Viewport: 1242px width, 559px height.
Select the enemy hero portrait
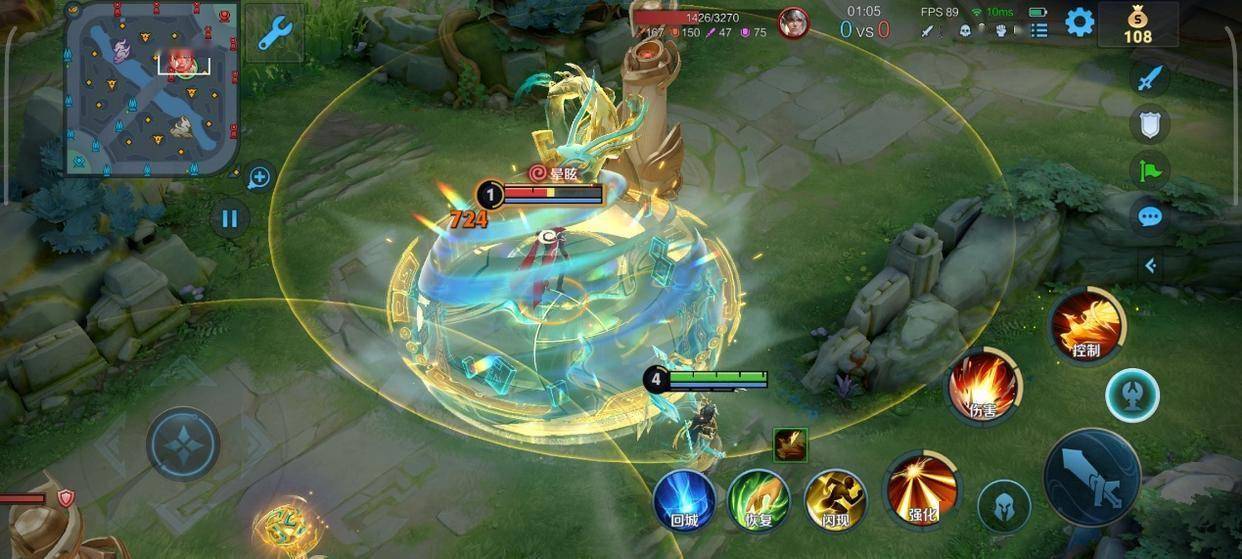(x=793, y=22)
